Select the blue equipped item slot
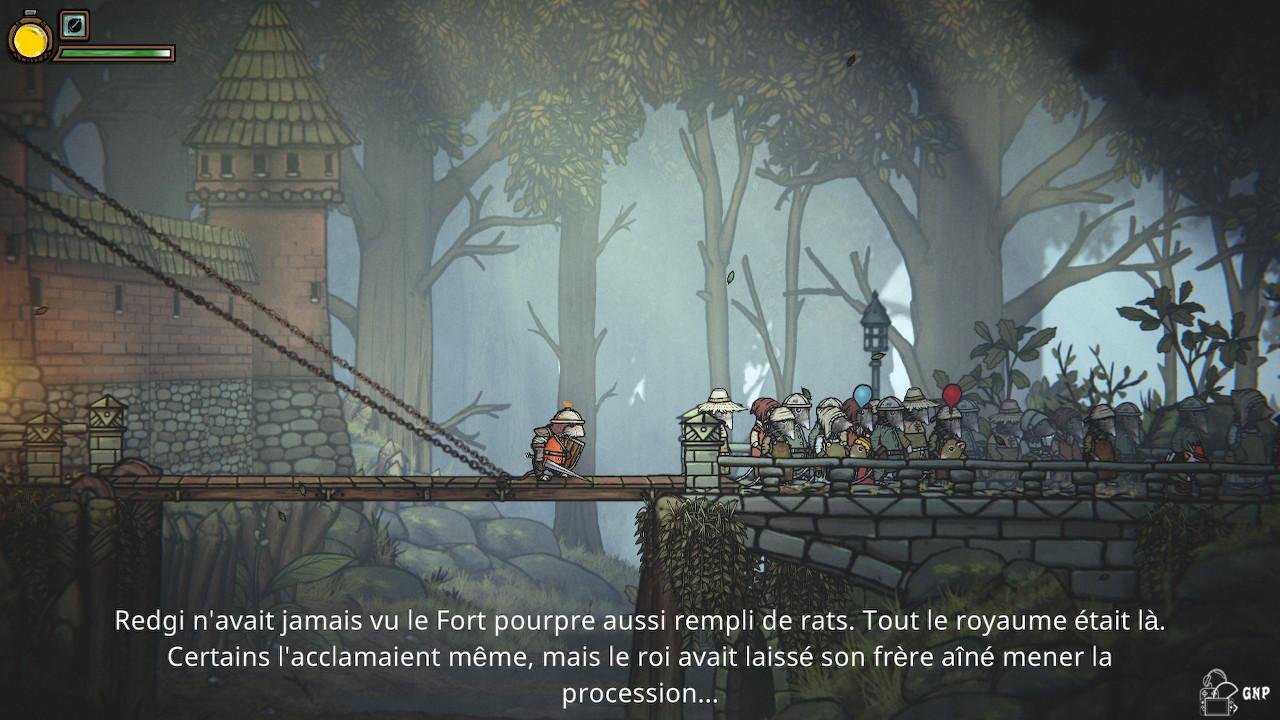 pyautogui.click(x=74, y=25)
